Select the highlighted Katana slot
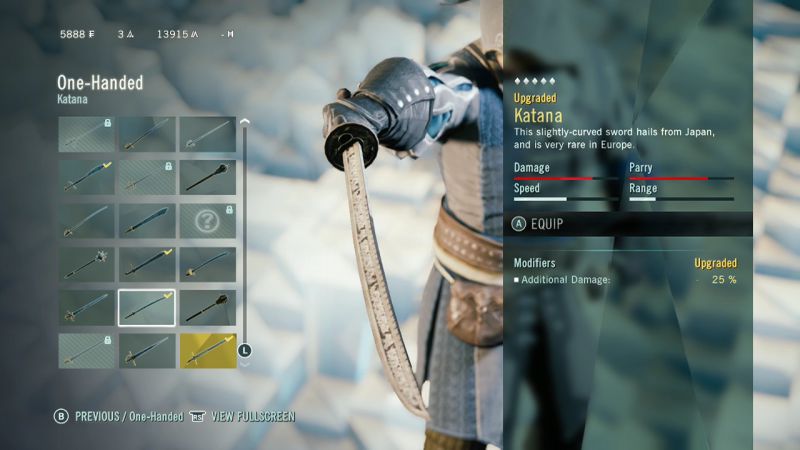The height and width of the screenshot is (450, 800). (147, 307)
